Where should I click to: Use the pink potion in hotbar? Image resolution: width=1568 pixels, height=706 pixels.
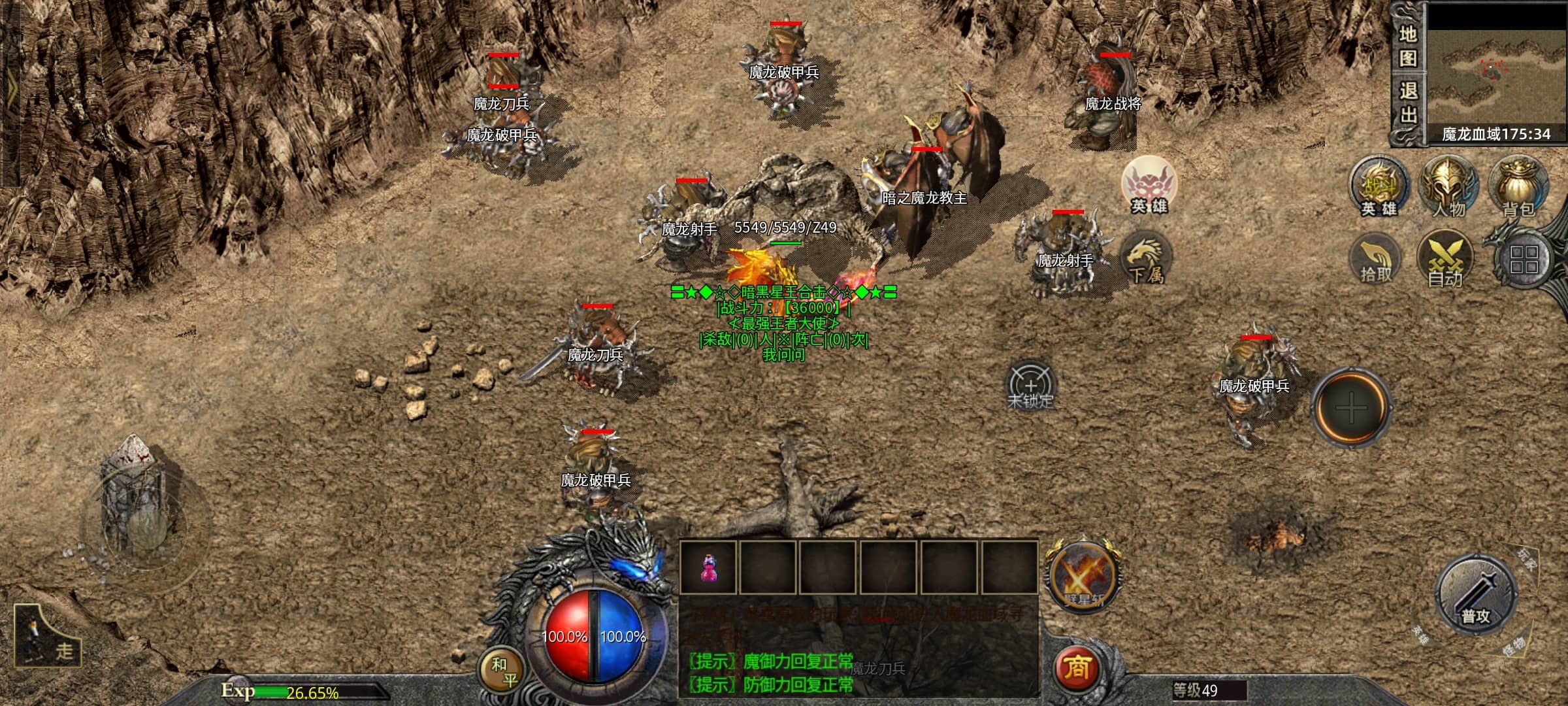[x=708, y=567]
